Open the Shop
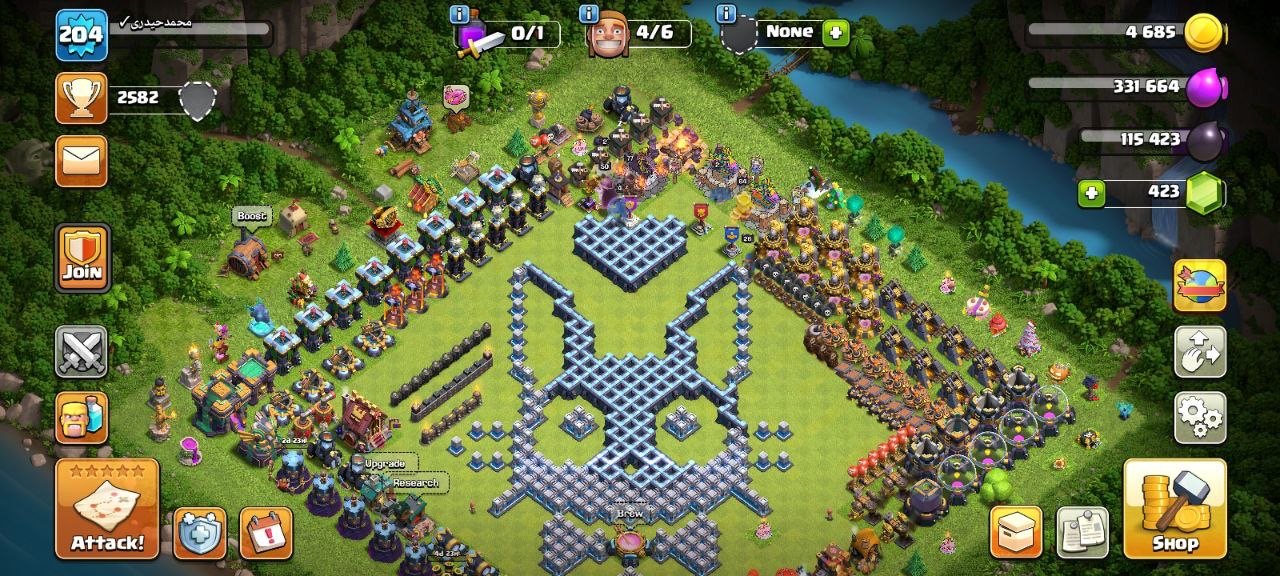 (1175, 508)
